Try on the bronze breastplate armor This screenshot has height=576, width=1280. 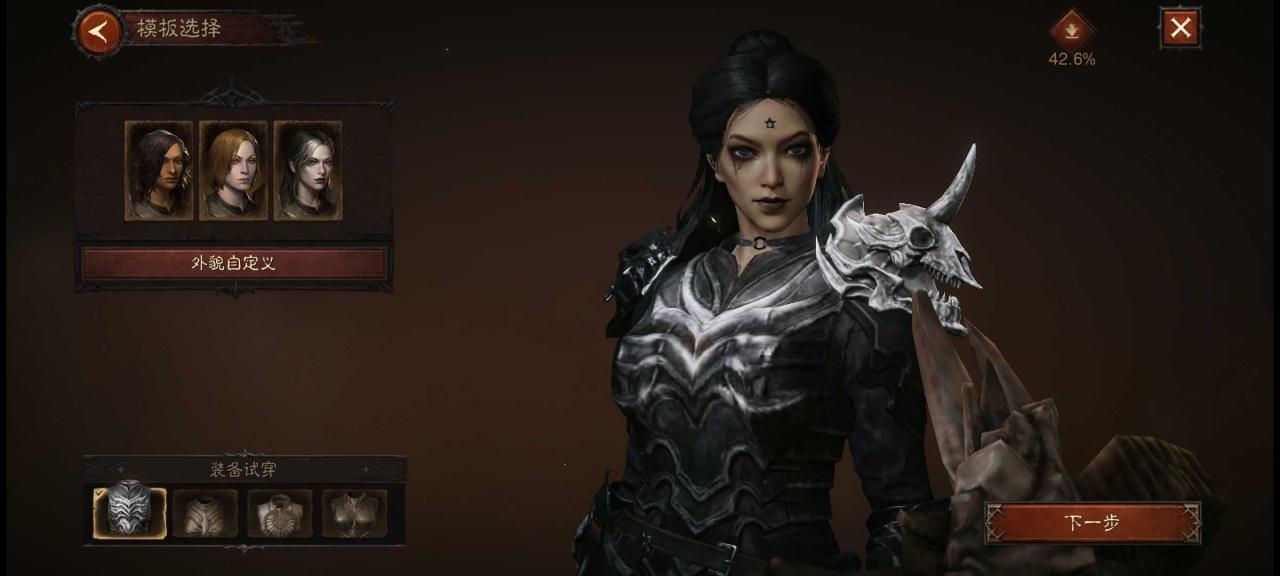tap(354, 513)
